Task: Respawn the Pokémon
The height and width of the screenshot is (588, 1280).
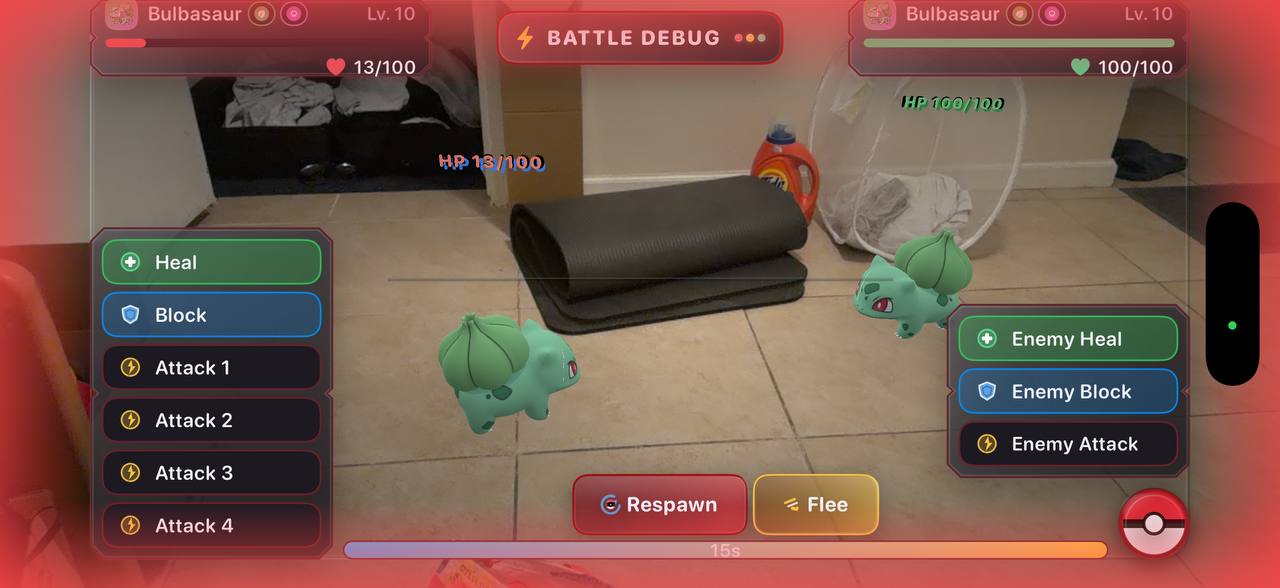Action: (x=659, y=505)
